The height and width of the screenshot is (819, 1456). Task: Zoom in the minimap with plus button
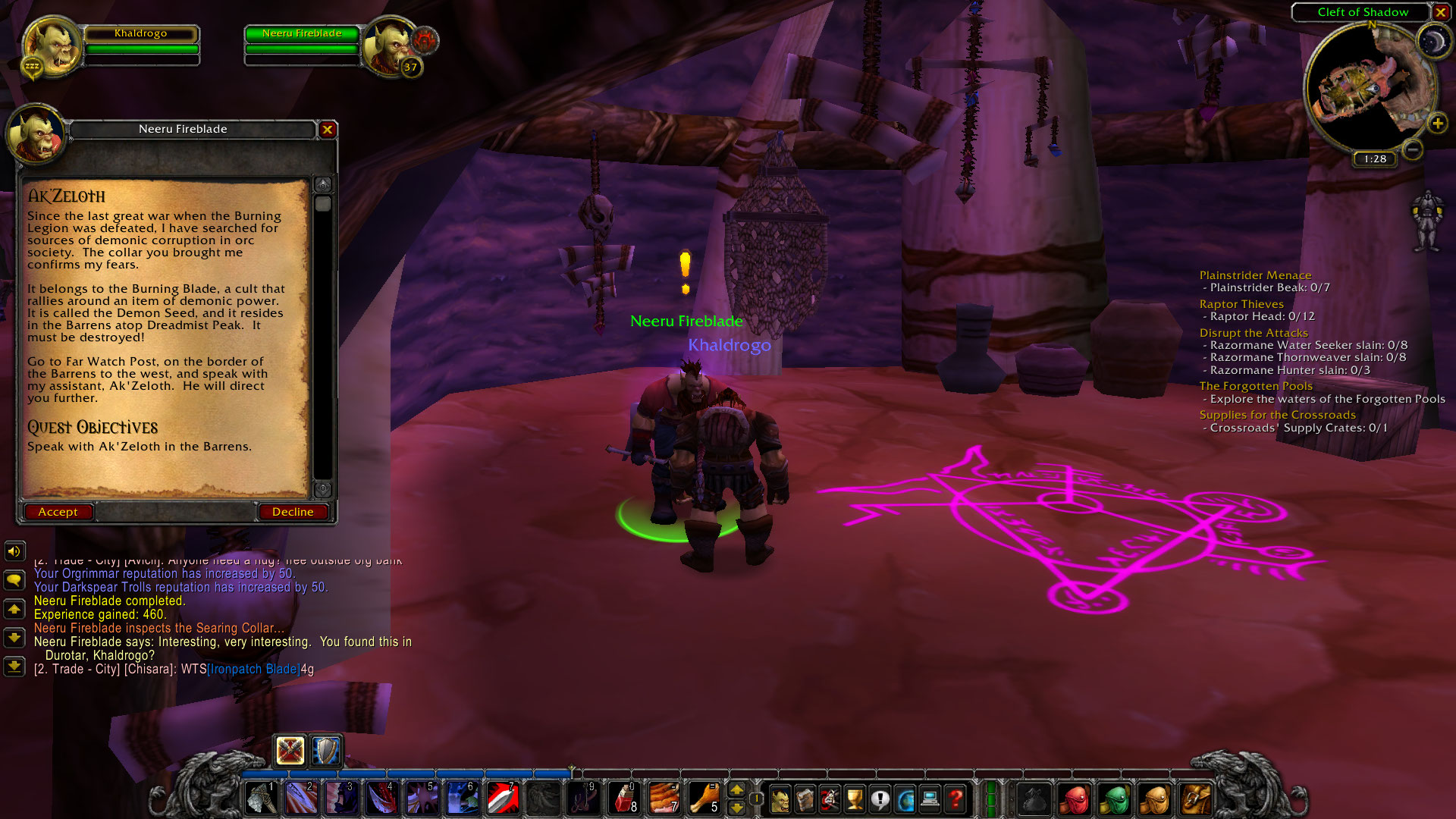[1436, 121]
